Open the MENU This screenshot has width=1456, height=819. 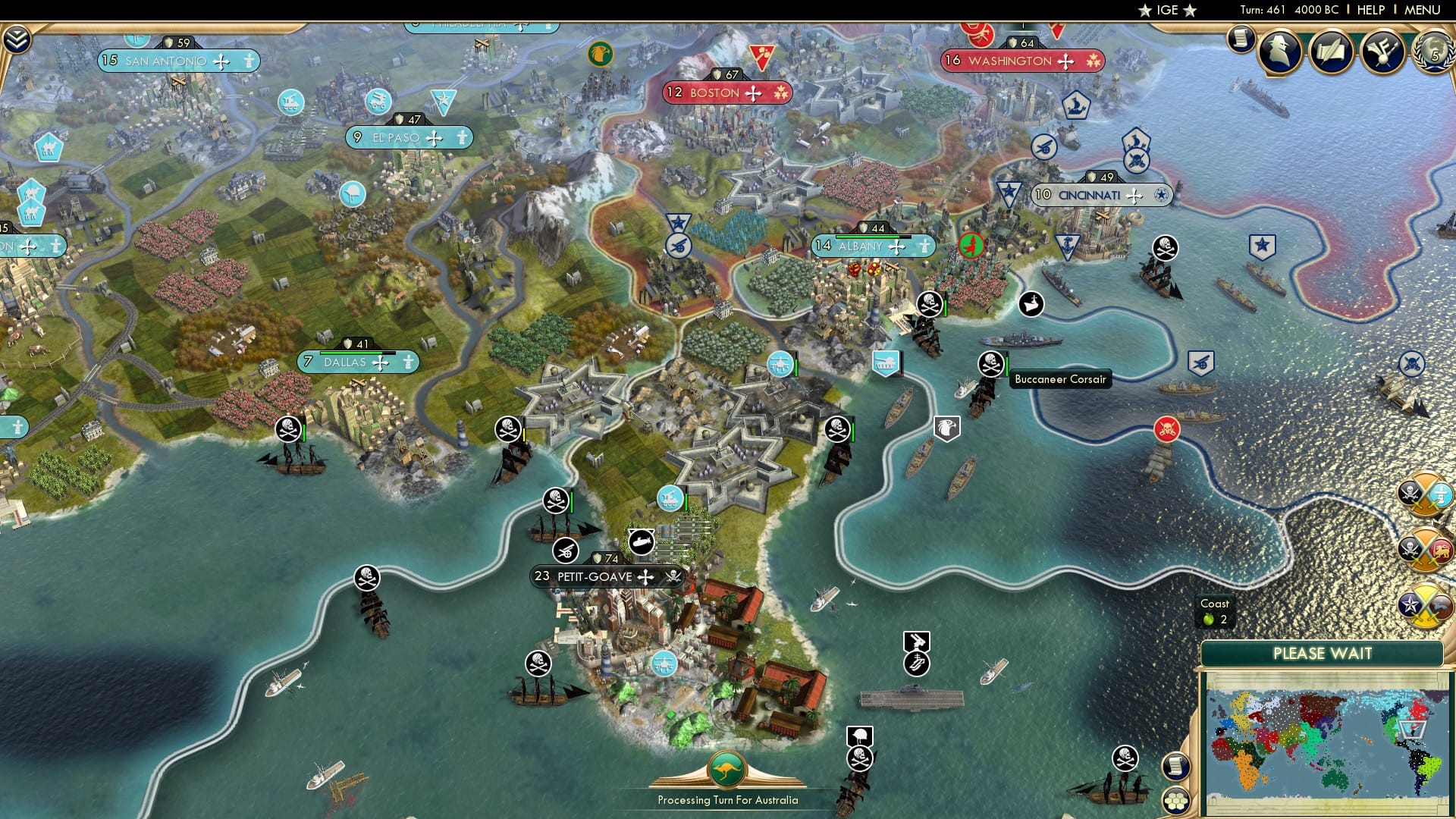point(1424,10)
